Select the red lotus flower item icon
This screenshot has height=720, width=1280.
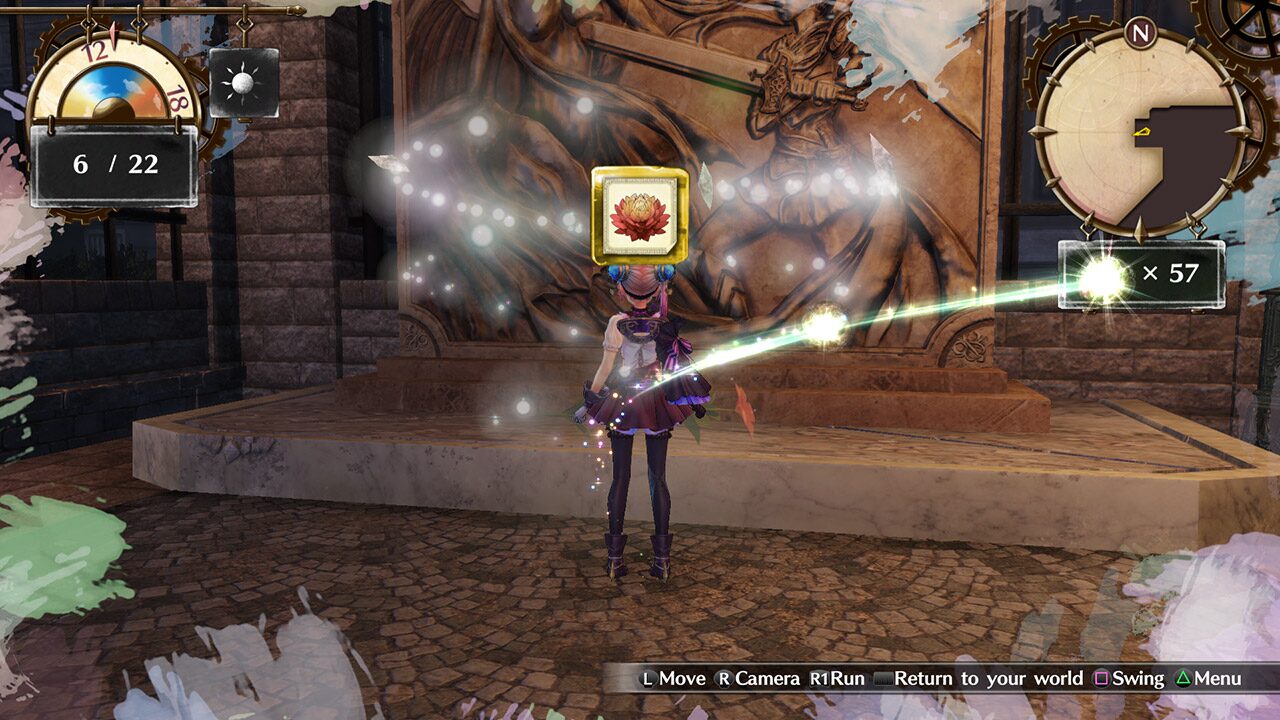pos(639,214)
